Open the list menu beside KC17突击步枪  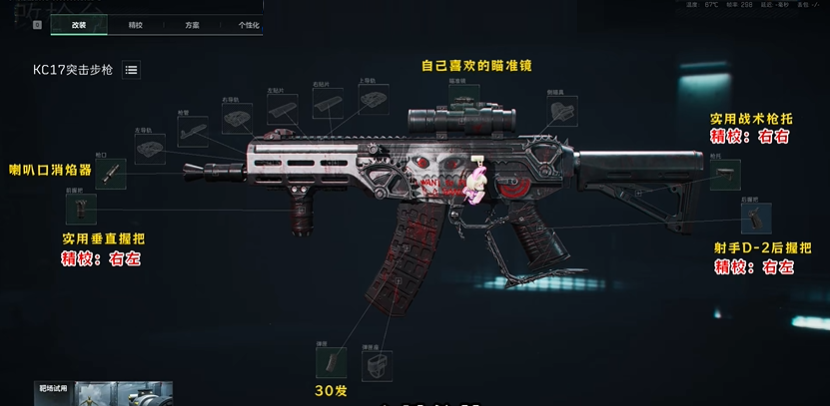click(x=132, y=70)
